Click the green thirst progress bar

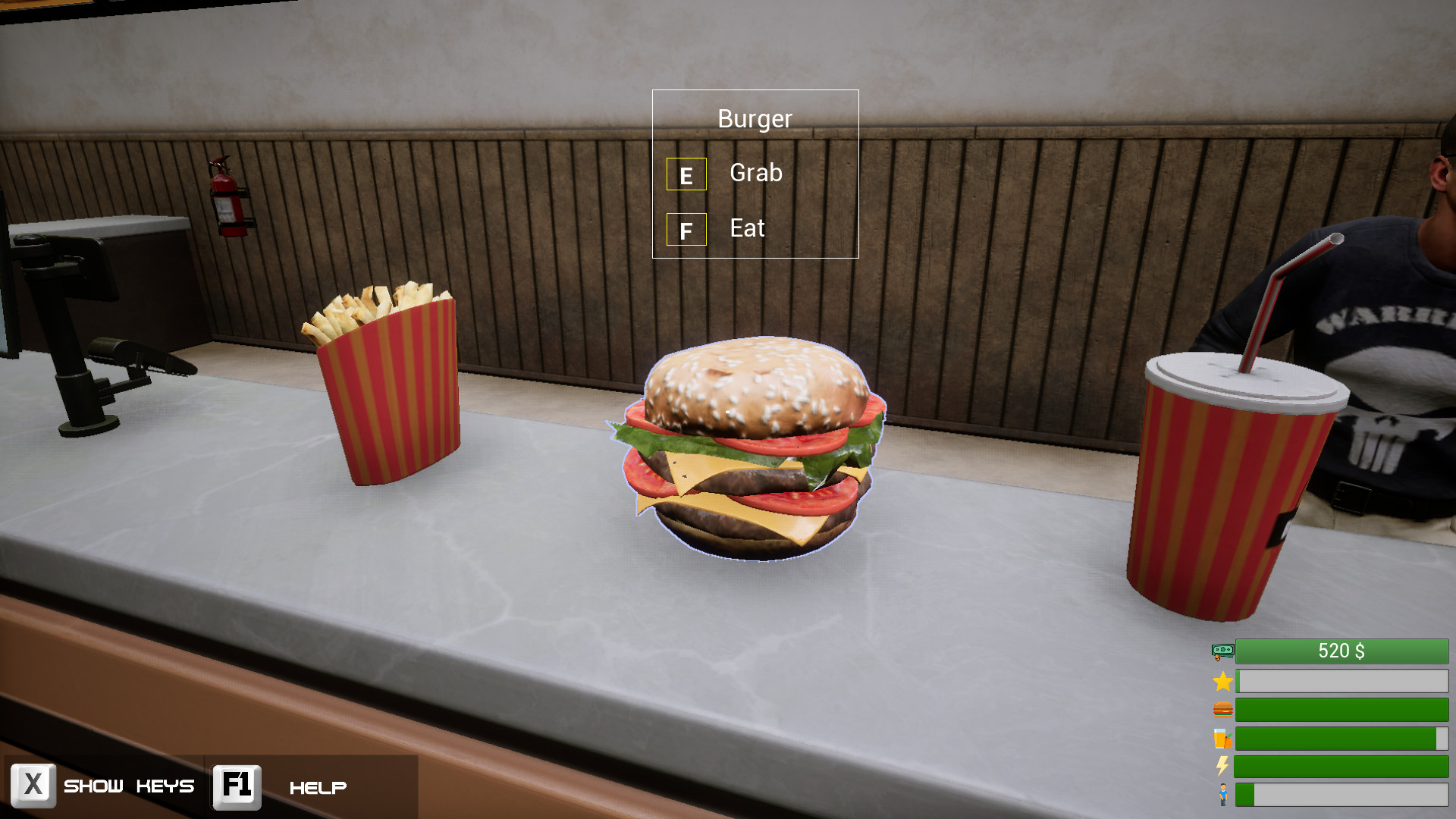[x=1341, y=739]
